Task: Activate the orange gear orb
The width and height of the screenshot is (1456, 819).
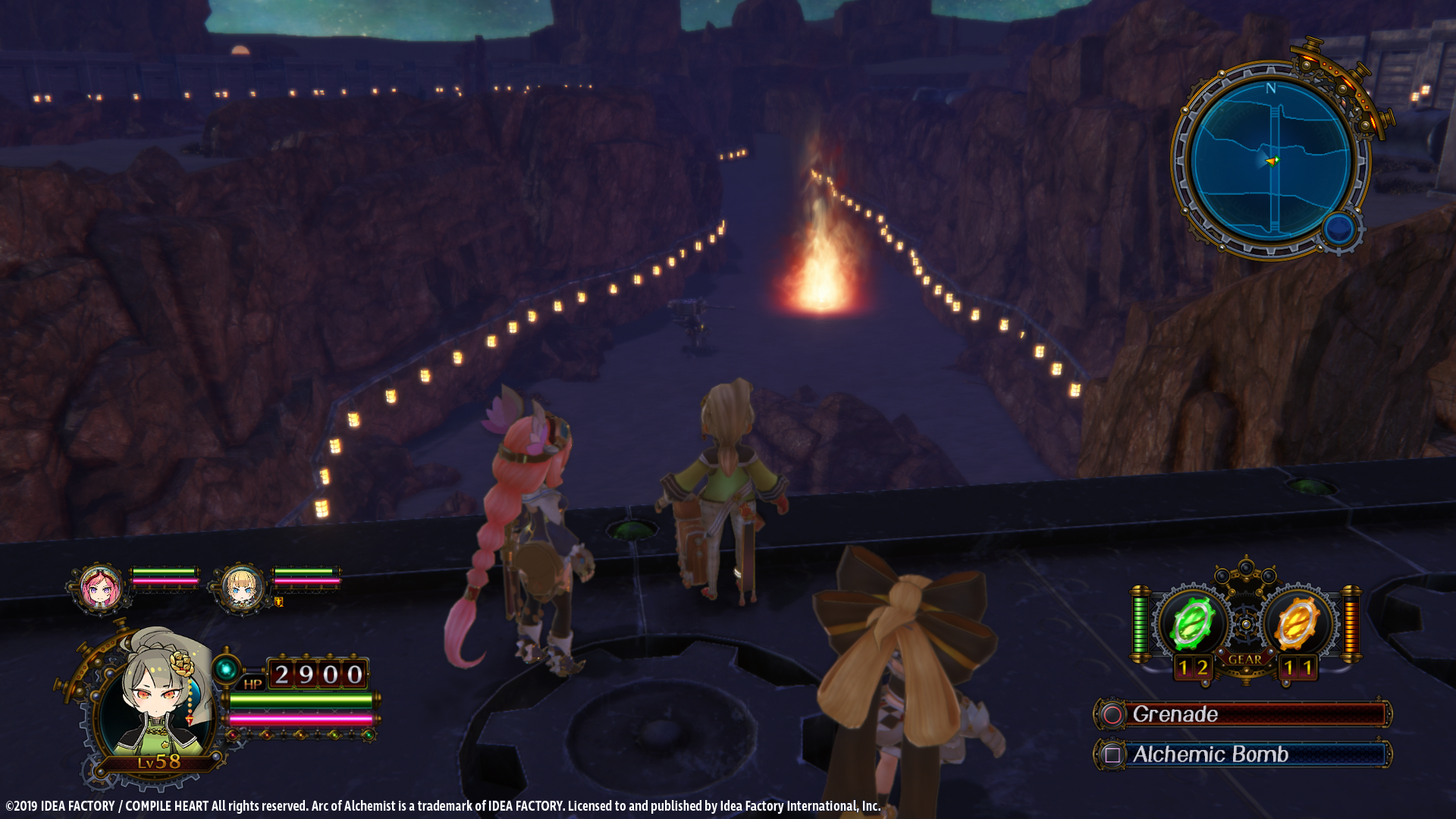Action: (x=1296, y=623)
